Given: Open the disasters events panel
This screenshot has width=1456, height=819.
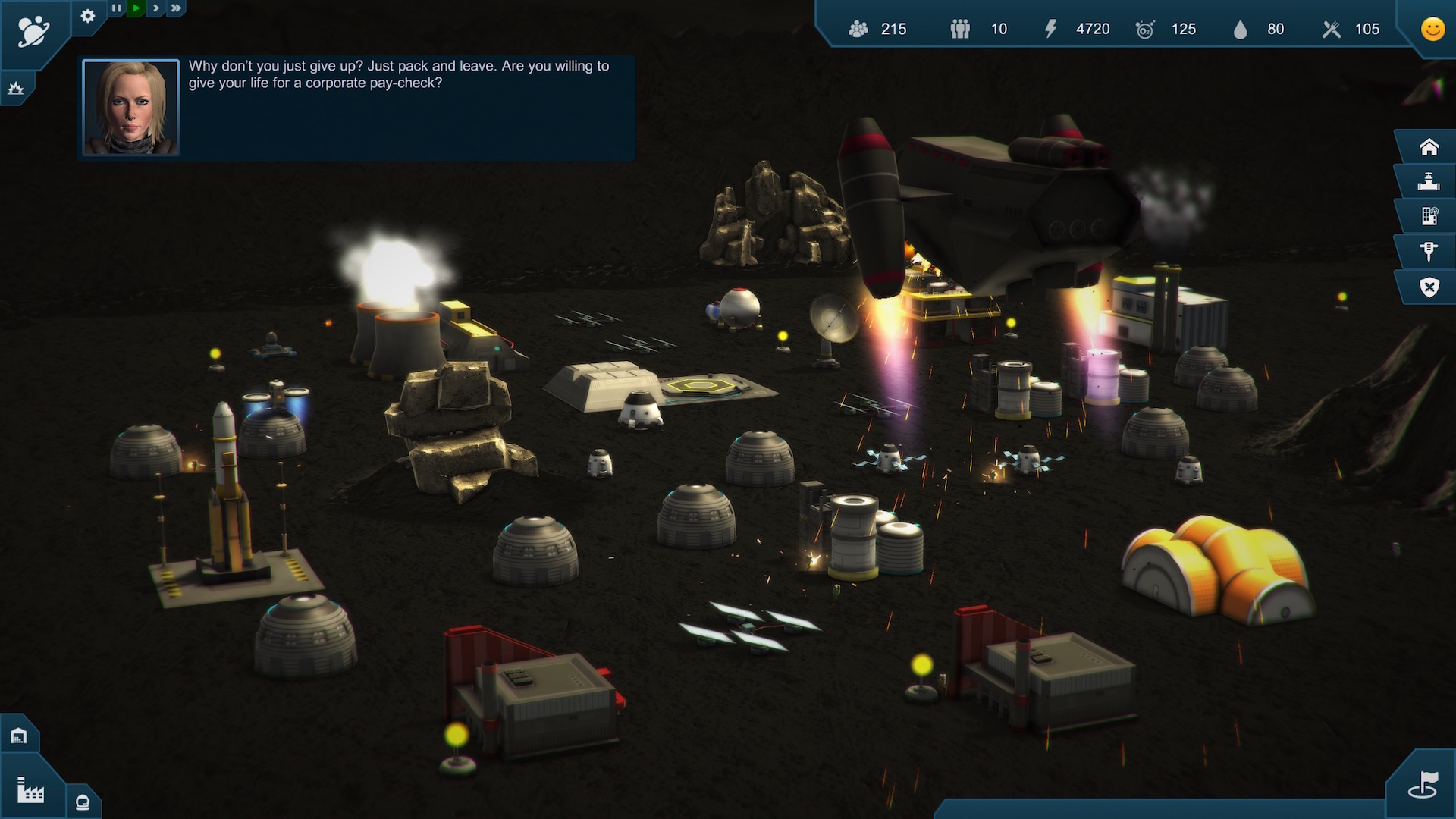Looking at the screenshot, I should click(x=17, y=87).
